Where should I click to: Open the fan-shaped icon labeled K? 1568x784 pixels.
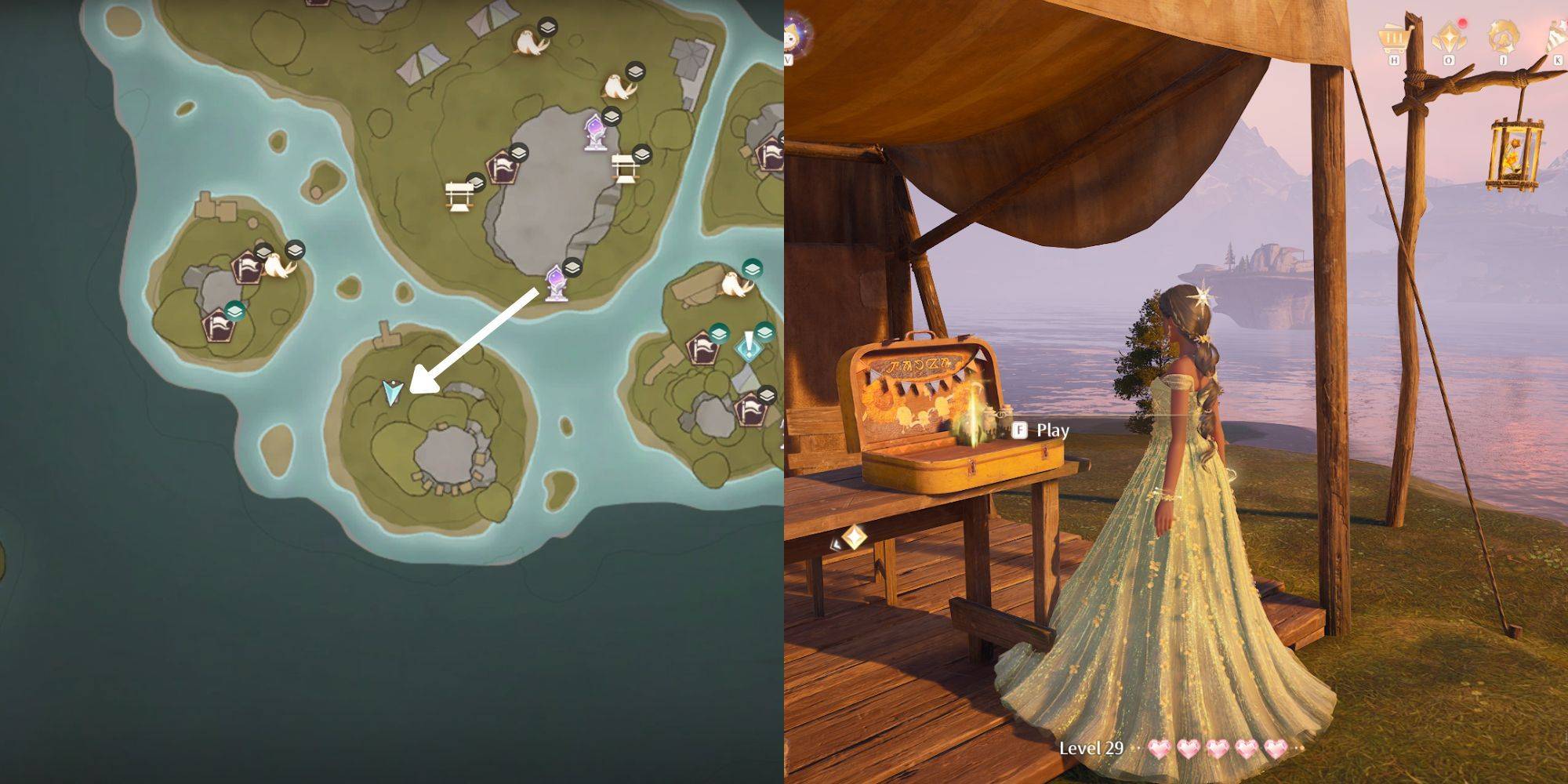coord(1556,36)
